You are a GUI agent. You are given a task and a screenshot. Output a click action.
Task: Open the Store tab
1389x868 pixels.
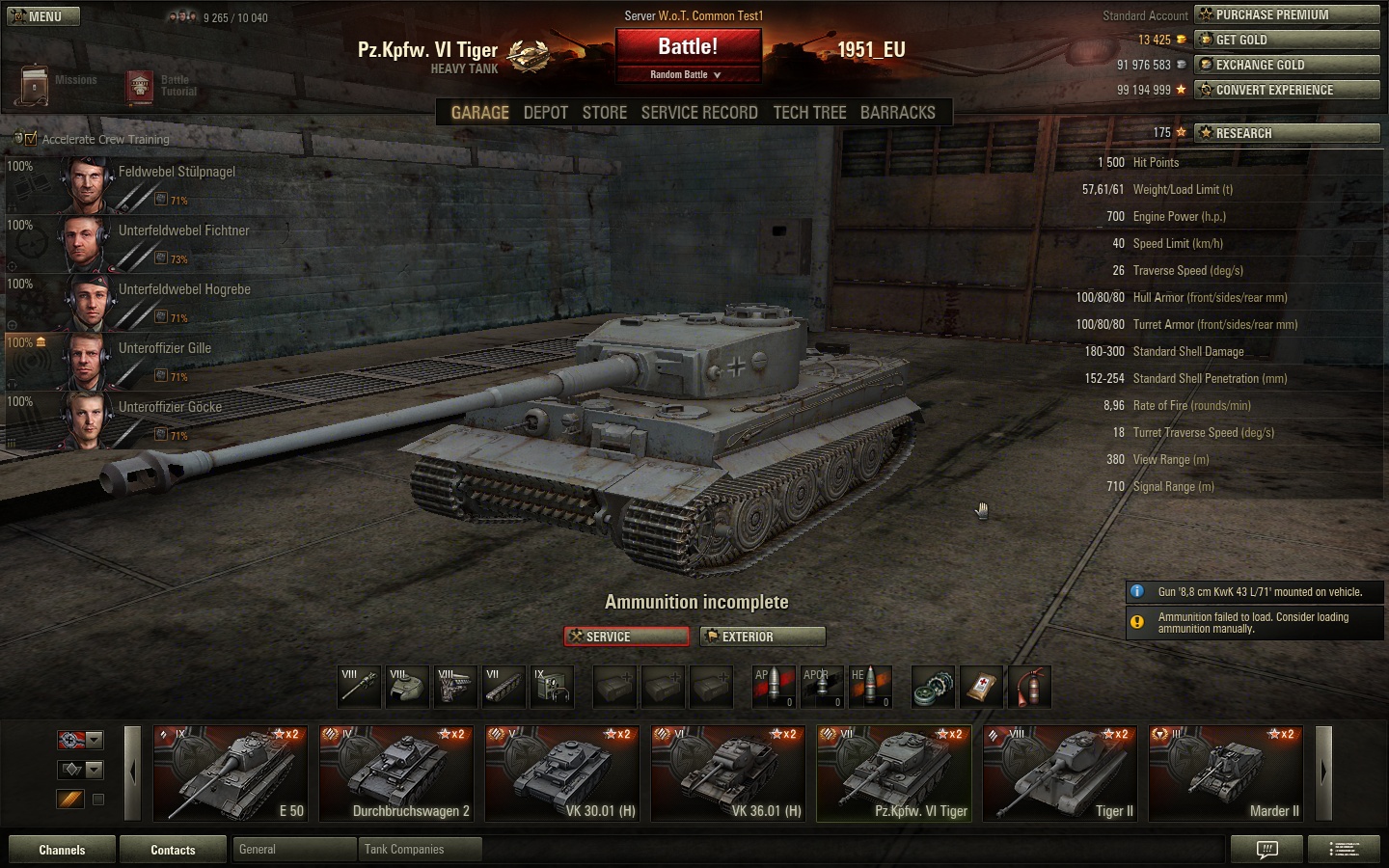coord(604,113)
